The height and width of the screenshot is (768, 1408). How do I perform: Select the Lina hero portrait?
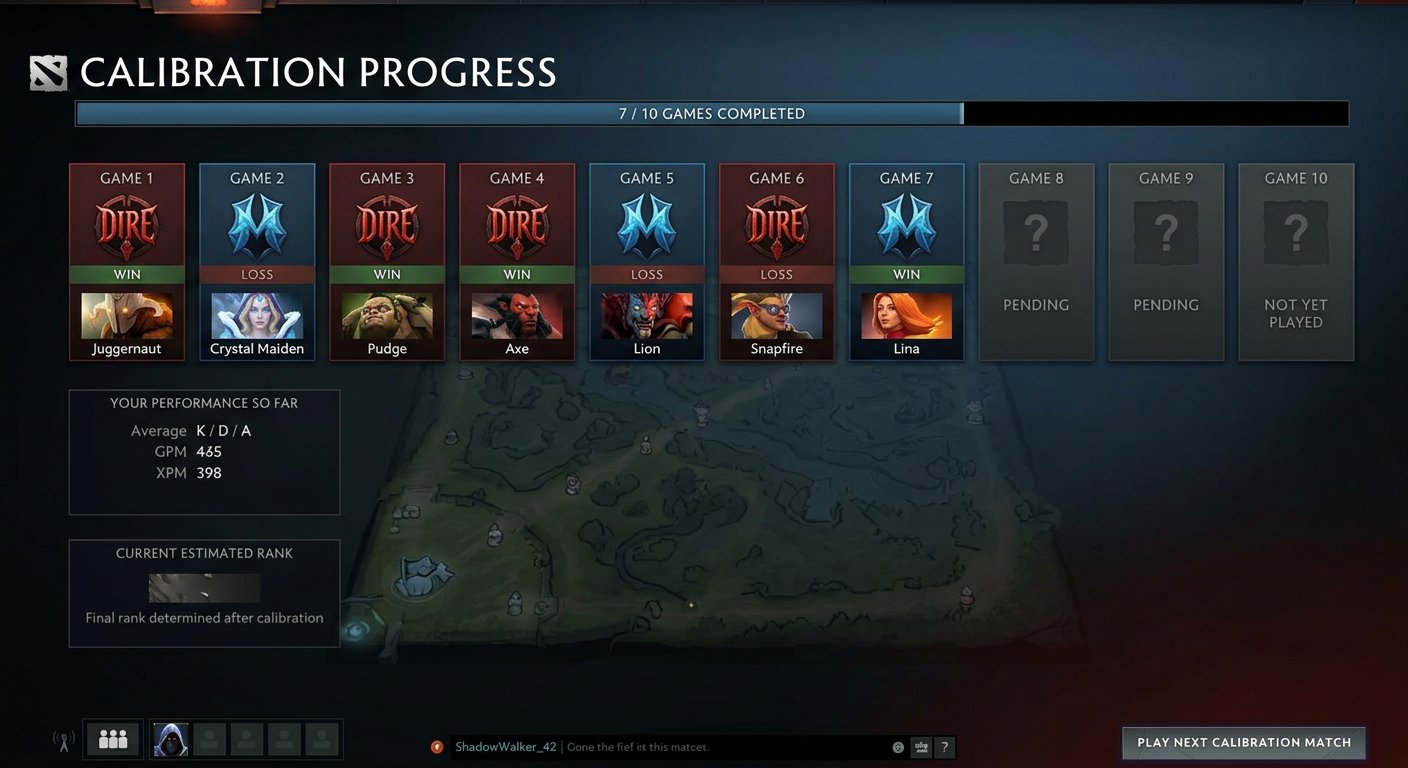[907, 318]
